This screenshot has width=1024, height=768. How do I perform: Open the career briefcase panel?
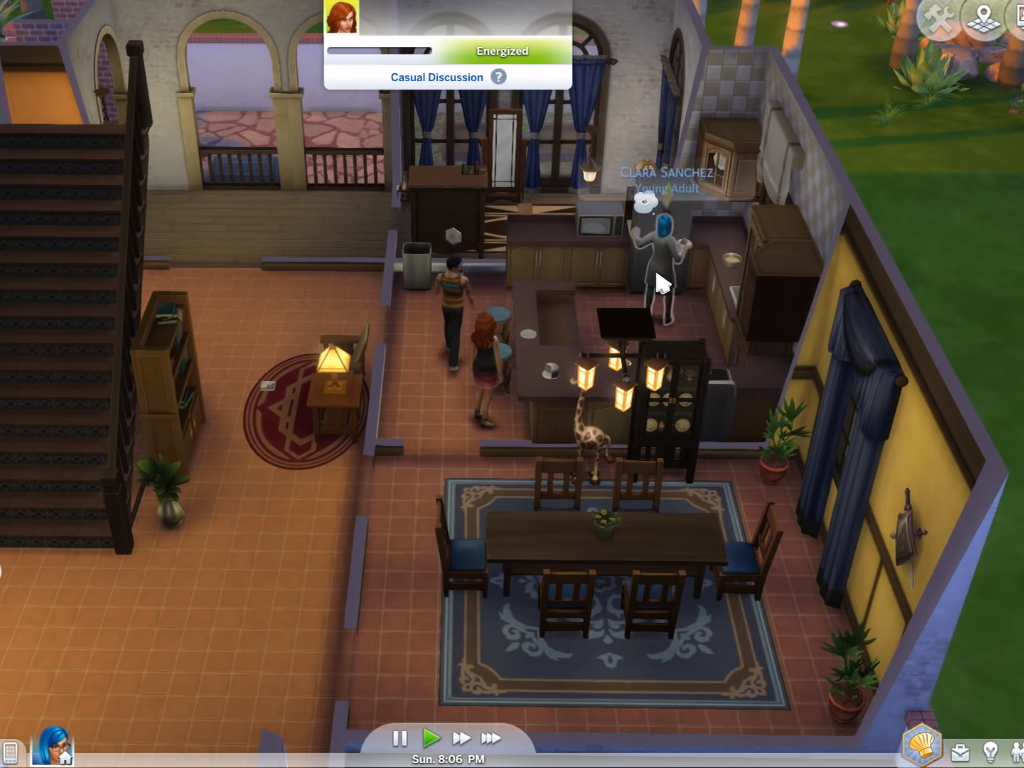(x=960, y=752)
